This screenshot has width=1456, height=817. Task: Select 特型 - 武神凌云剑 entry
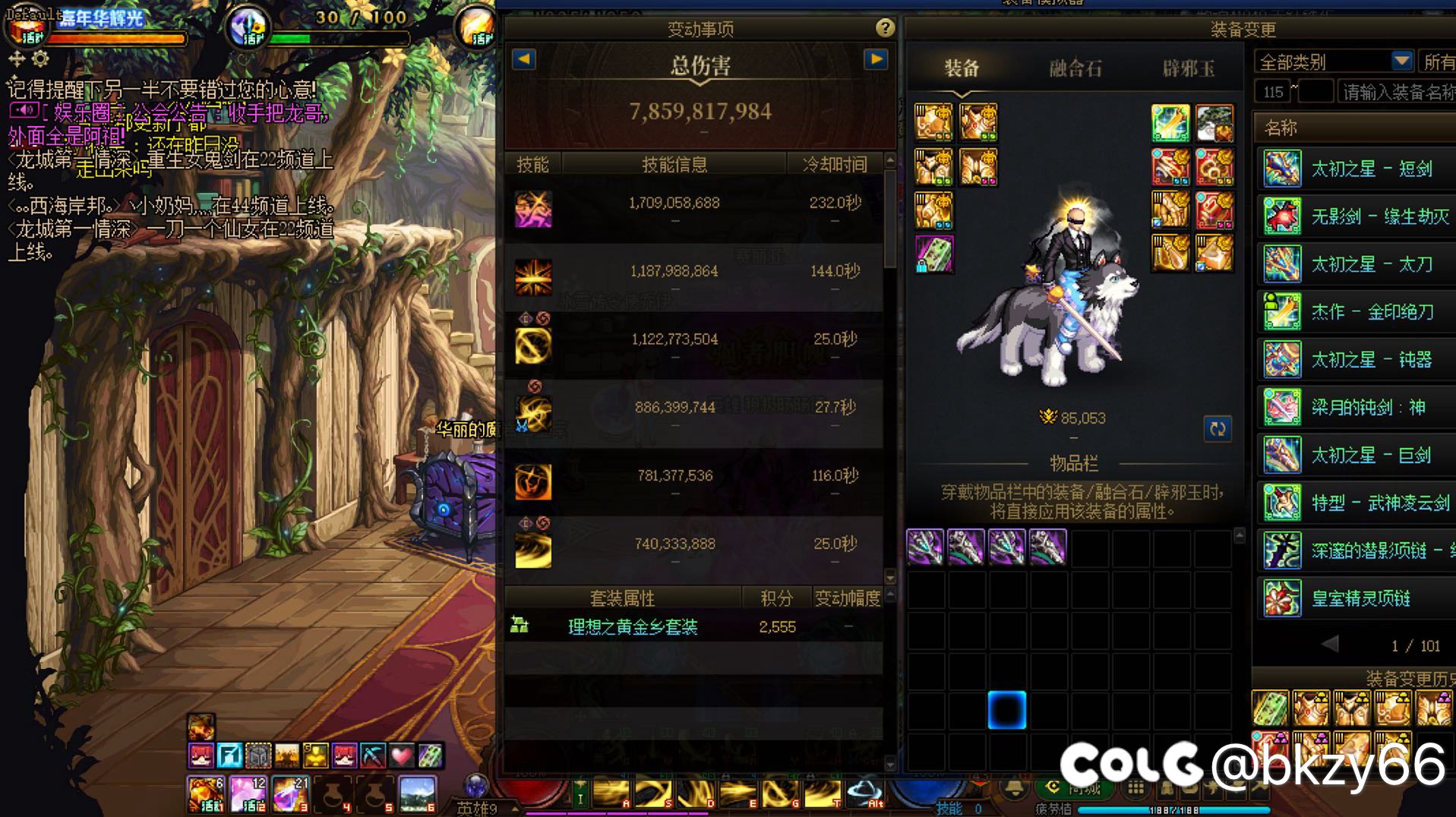tap(1379, 503)
